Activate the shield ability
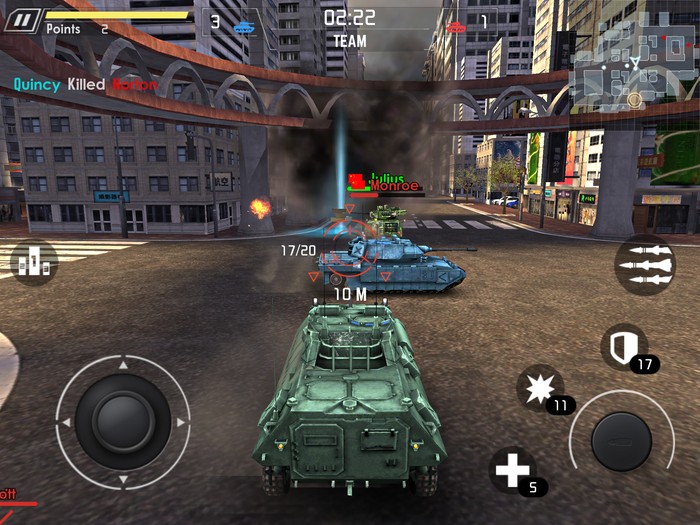 click(x=623, y=347)
